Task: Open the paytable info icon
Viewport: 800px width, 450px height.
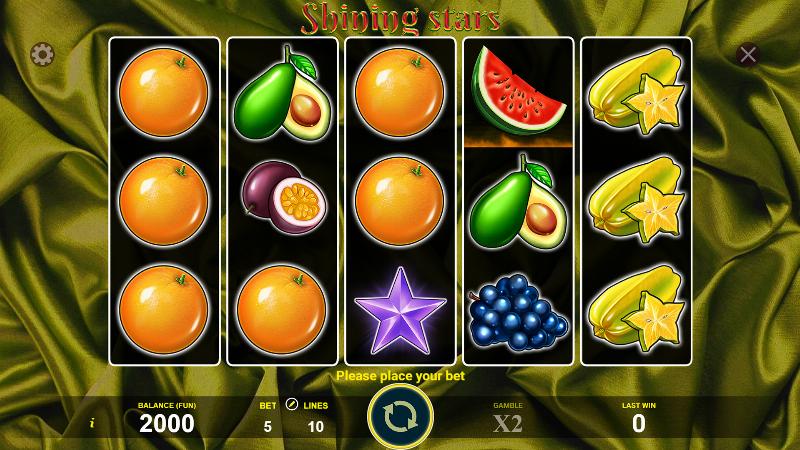Action: pyautogui.click(x=92, y=423)
